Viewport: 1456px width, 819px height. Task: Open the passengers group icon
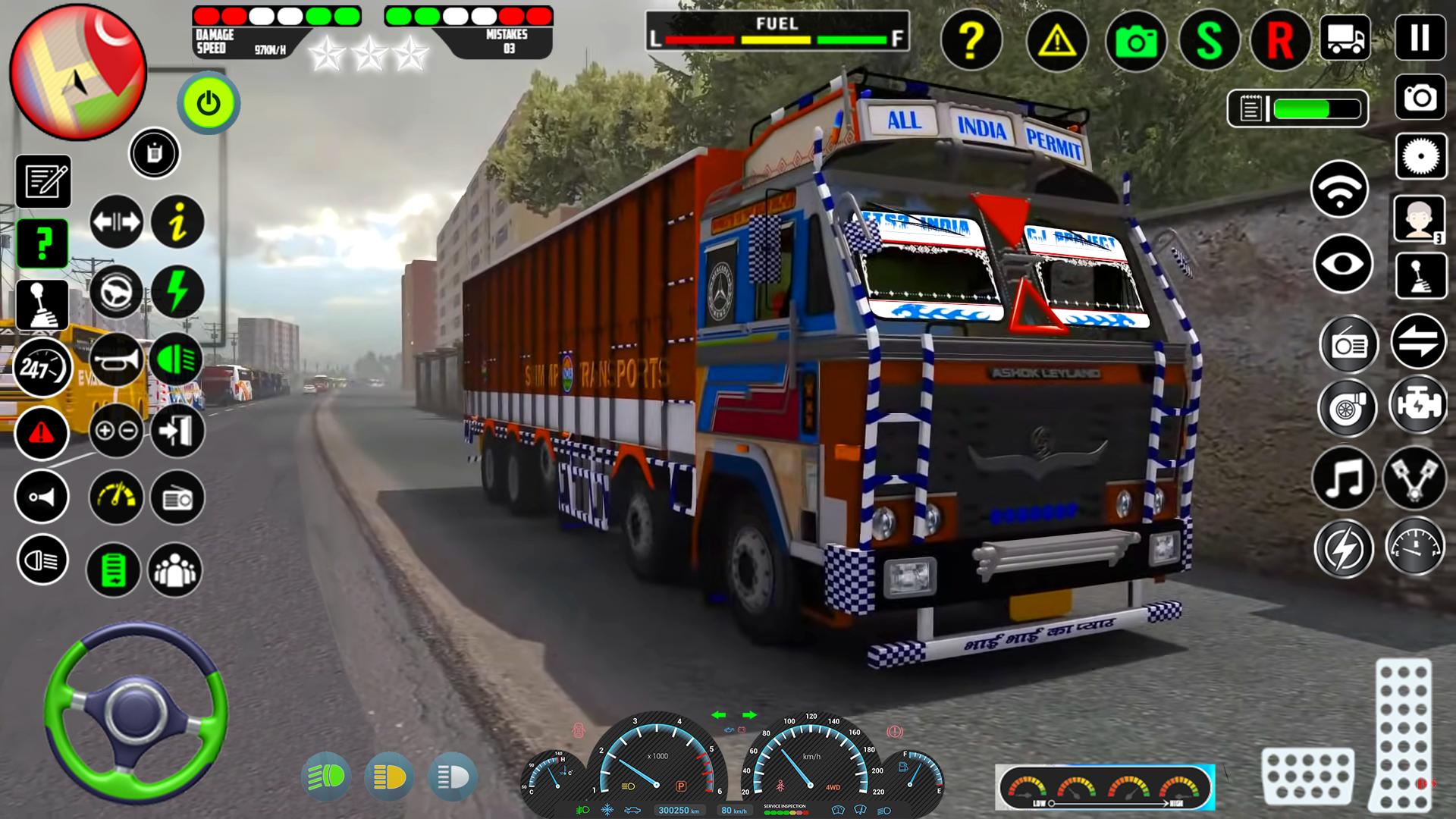pyautogui.click(x=175, y=570)
